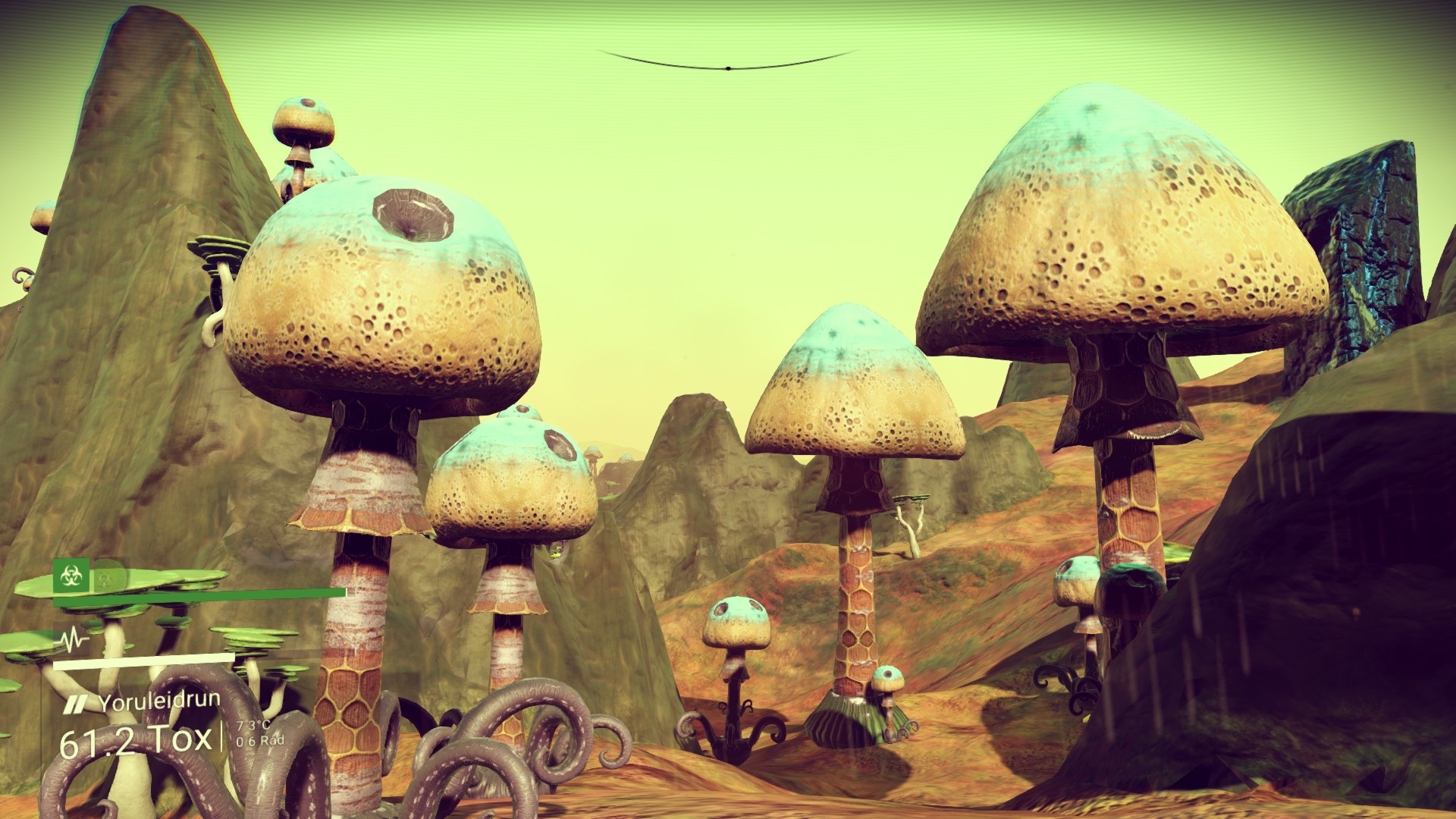
Task: Click the curved compass at top
Action: (x=728, y=63)
